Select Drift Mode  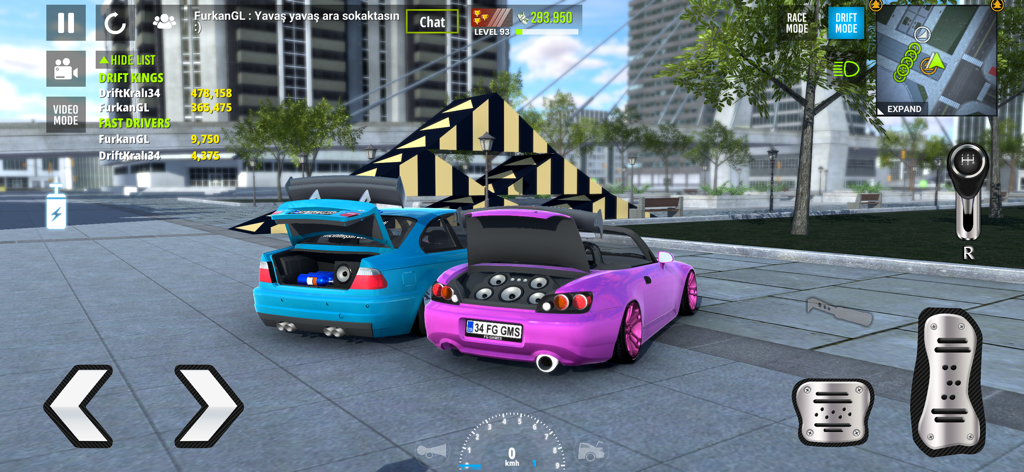[x=846, y=23]
